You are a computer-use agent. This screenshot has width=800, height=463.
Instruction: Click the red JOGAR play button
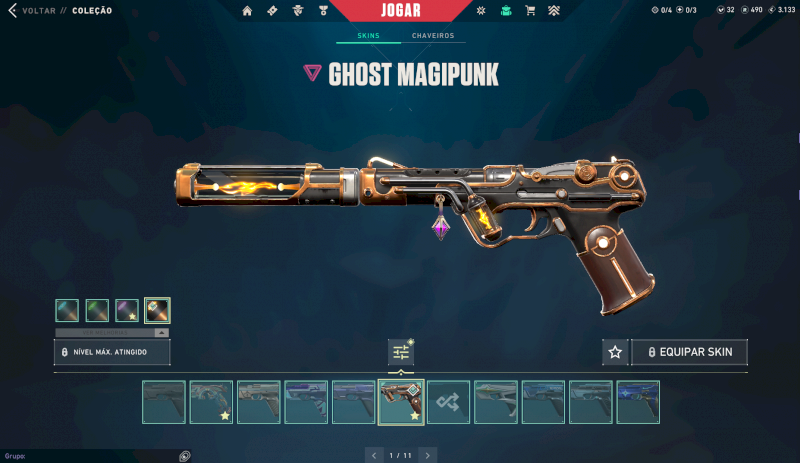(x=400, y=11)
